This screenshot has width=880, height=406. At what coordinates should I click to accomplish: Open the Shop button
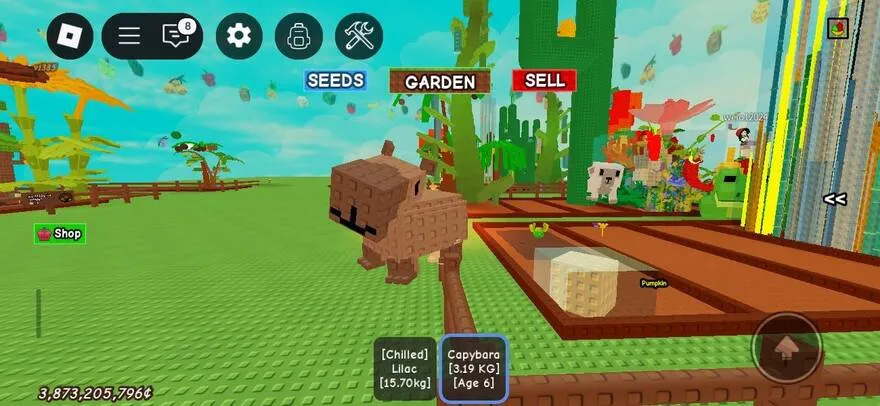60,234
